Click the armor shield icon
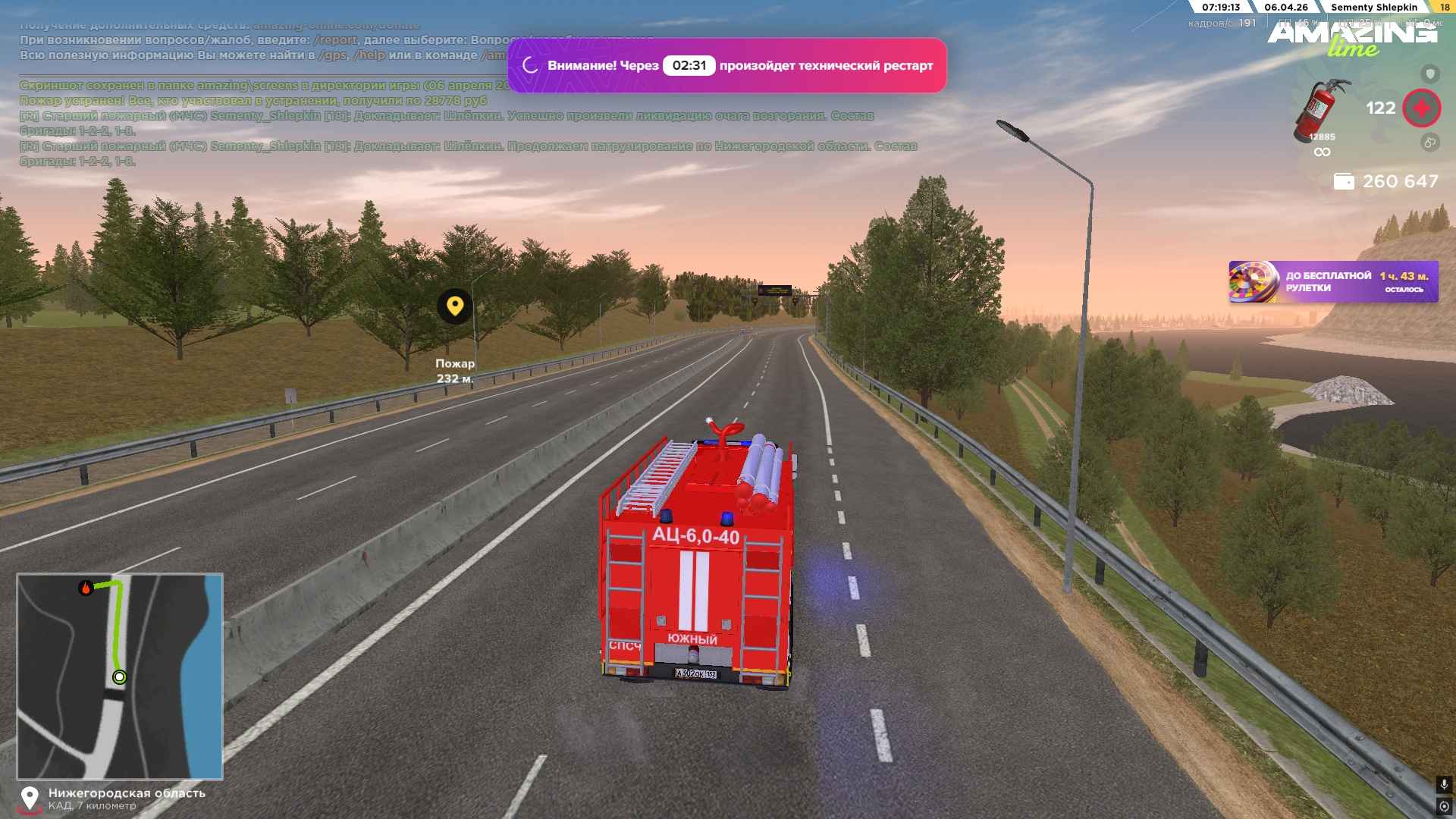This screenshot has width=1456, height=819. (1429, 74)
